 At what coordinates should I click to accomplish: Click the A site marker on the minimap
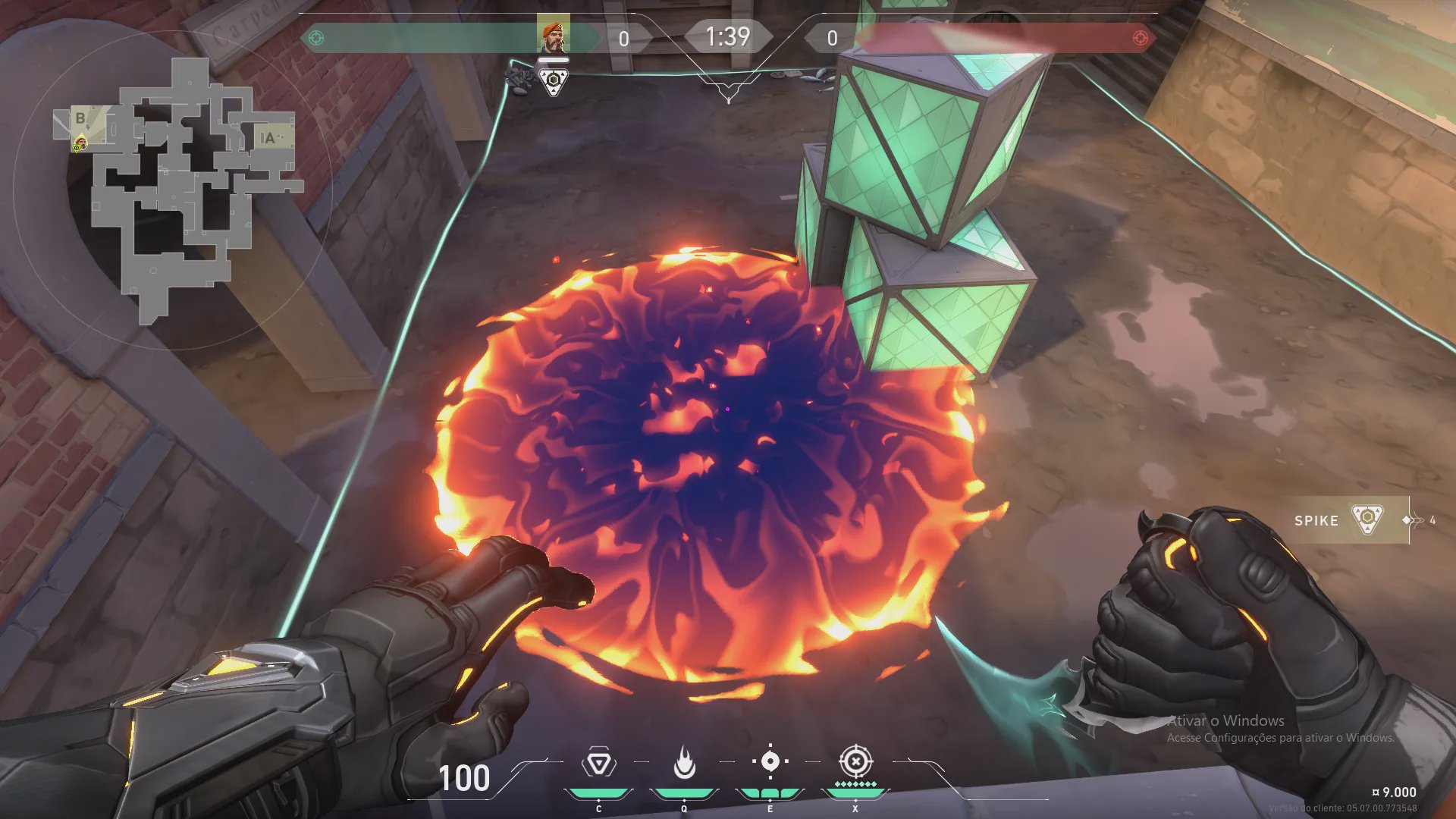click(267, 138)
